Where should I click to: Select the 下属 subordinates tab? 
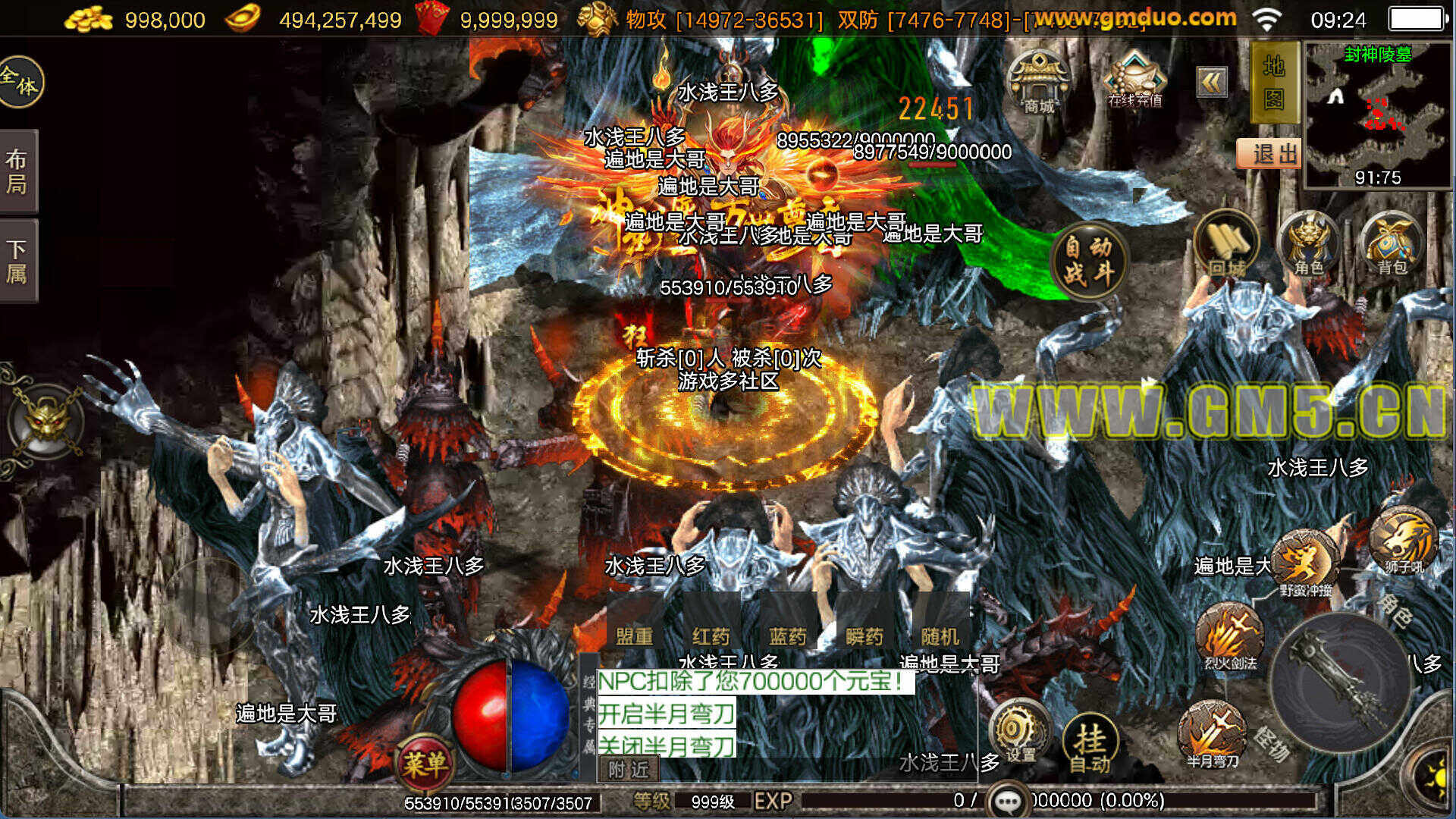[17, 262]
